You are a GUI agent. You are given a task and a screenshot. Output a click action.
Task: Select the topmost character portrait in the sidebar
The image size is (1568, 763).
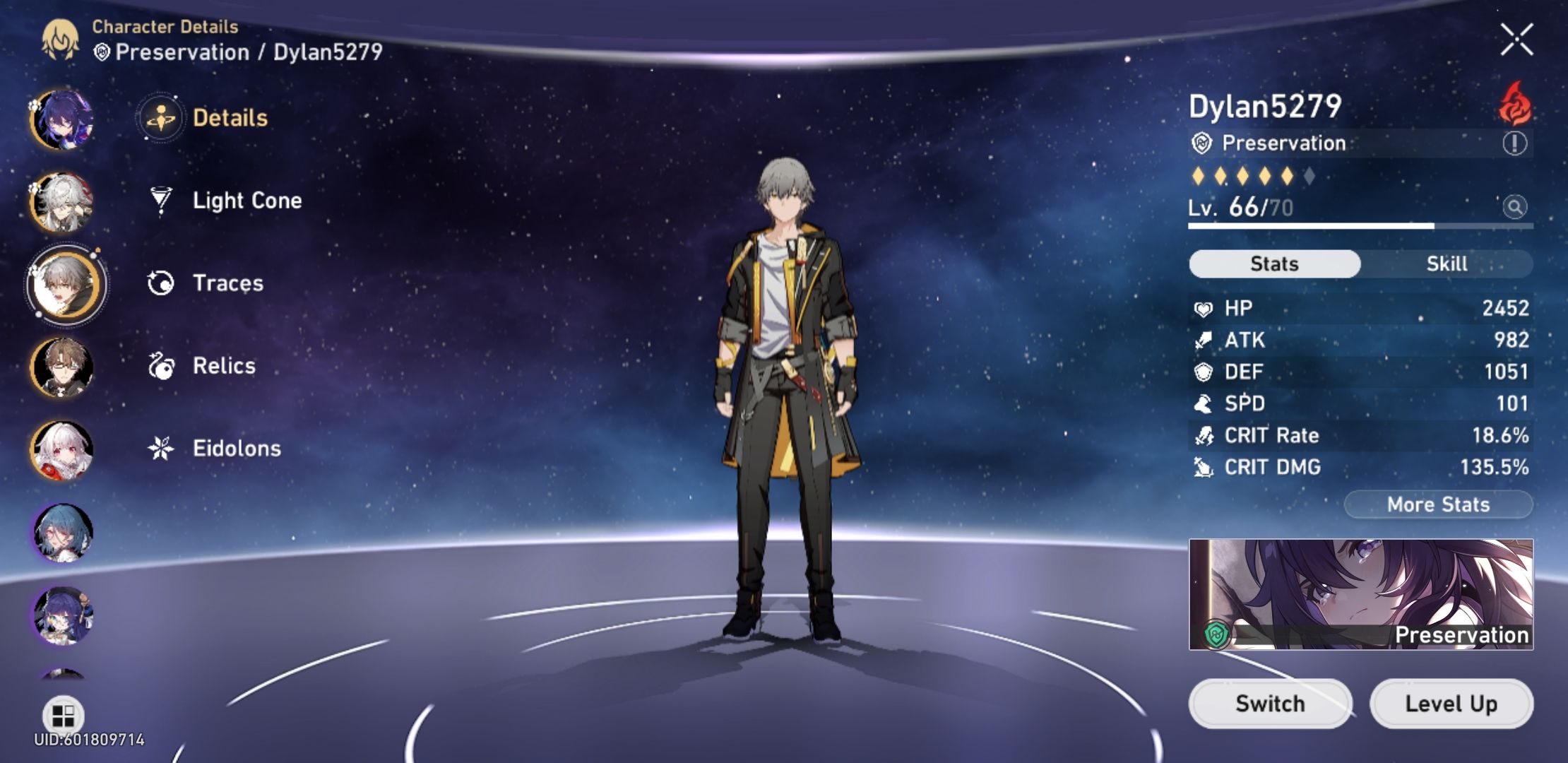tap(64, 117)
